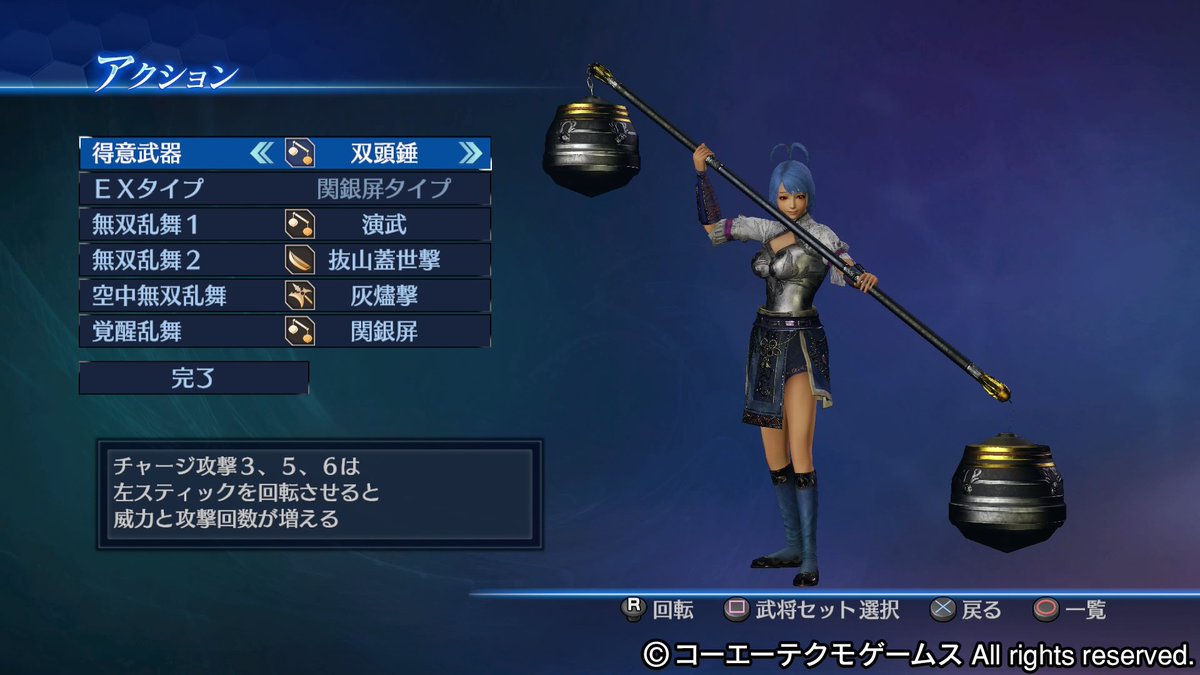
Task: Choose the 無双乱舞2 抜山蓋世撃 row
Action: (284, 260)
